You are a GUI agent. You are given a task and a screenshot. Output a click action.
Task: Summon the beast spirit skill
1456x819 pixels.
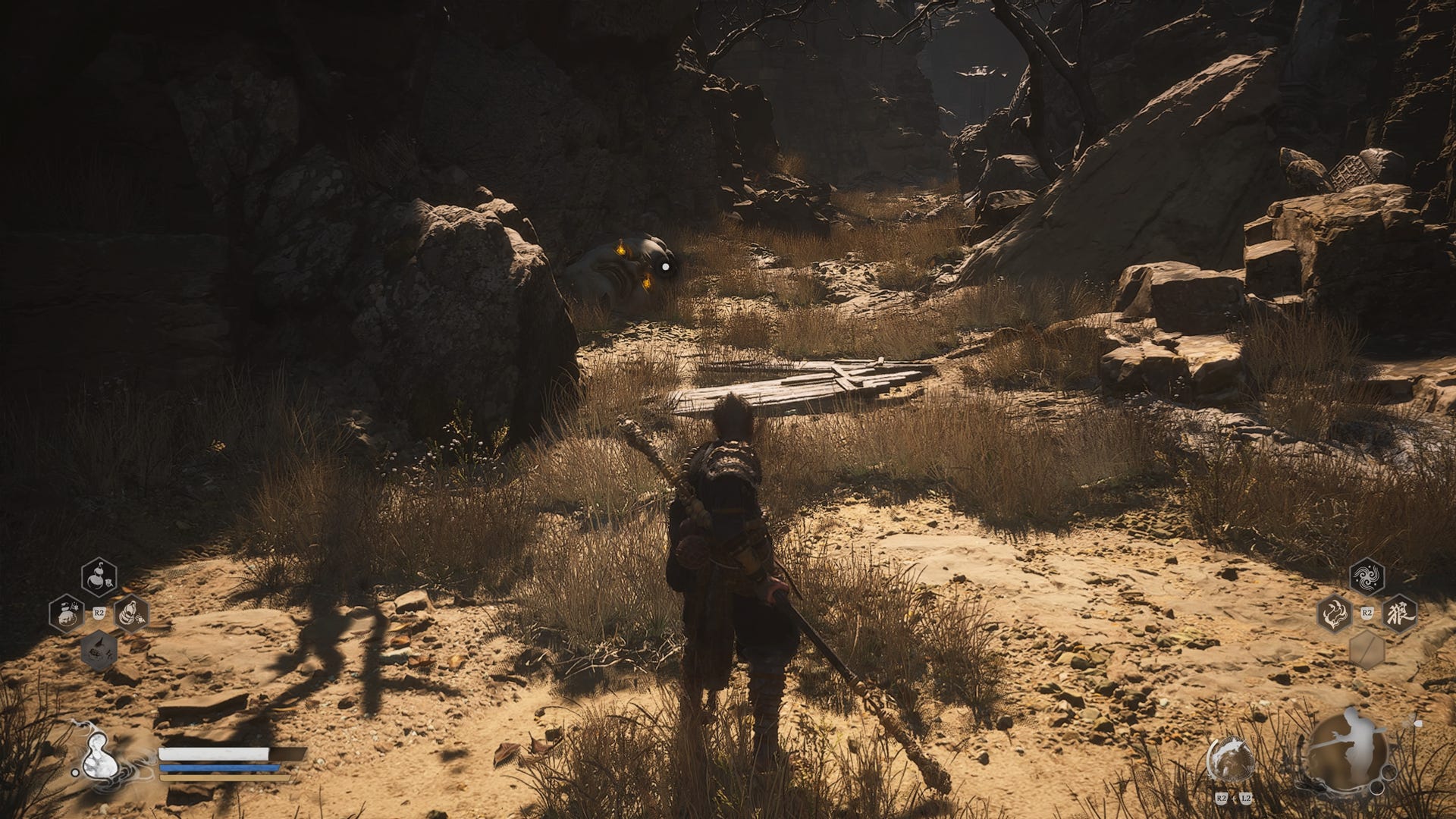point(1230,759)
